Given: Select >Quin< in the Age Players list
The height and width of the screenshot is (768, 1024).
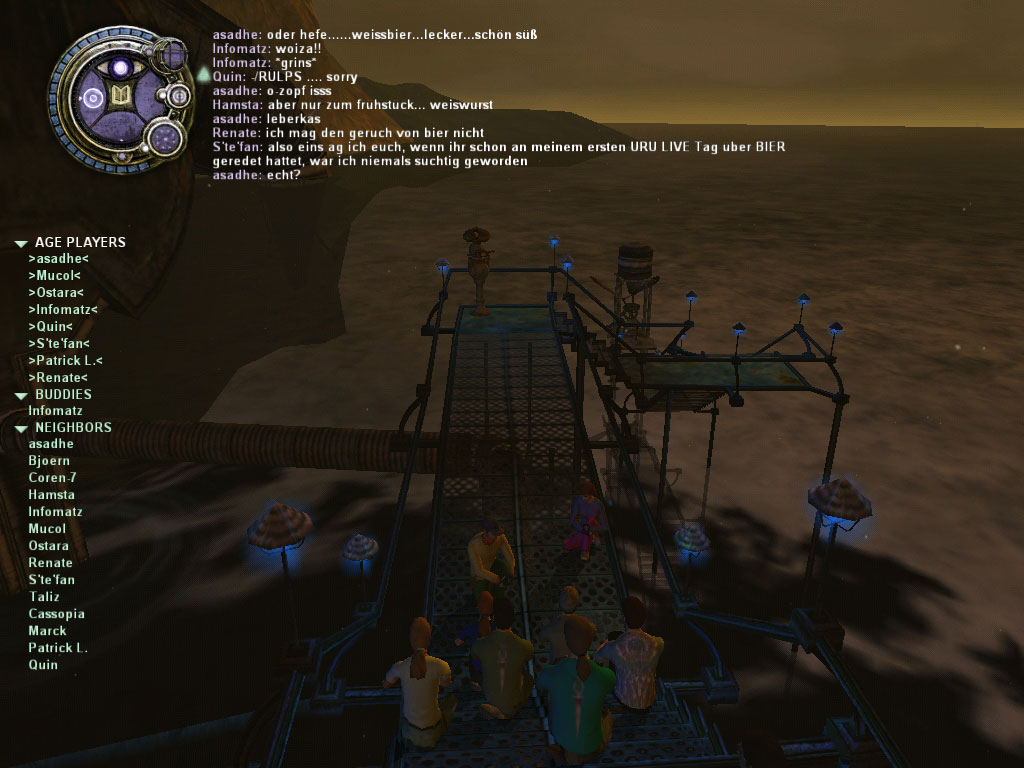Looking at the screenshot, I should [x=51, y=327].
